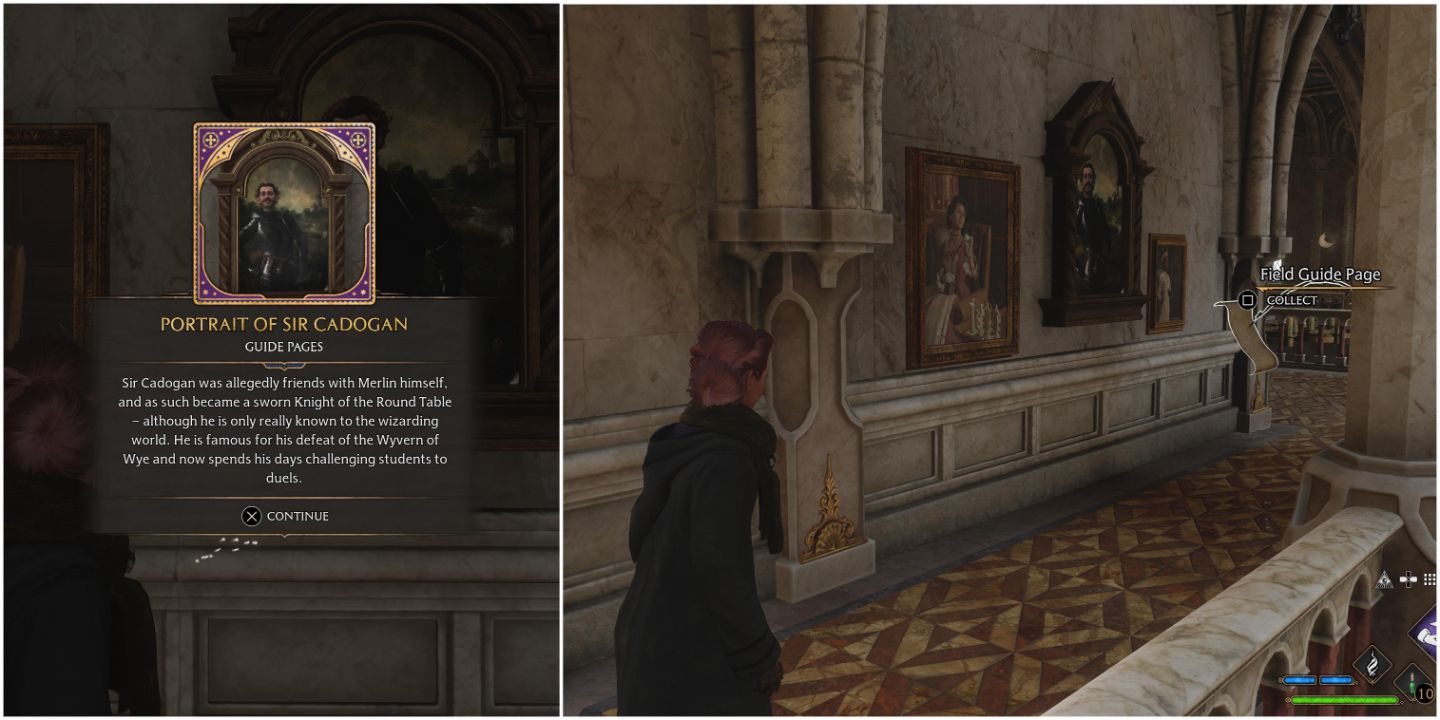The image size is (1440, 720).
Task: Click the D-pad cross icon in the HUD
Action: [1407, 577]
